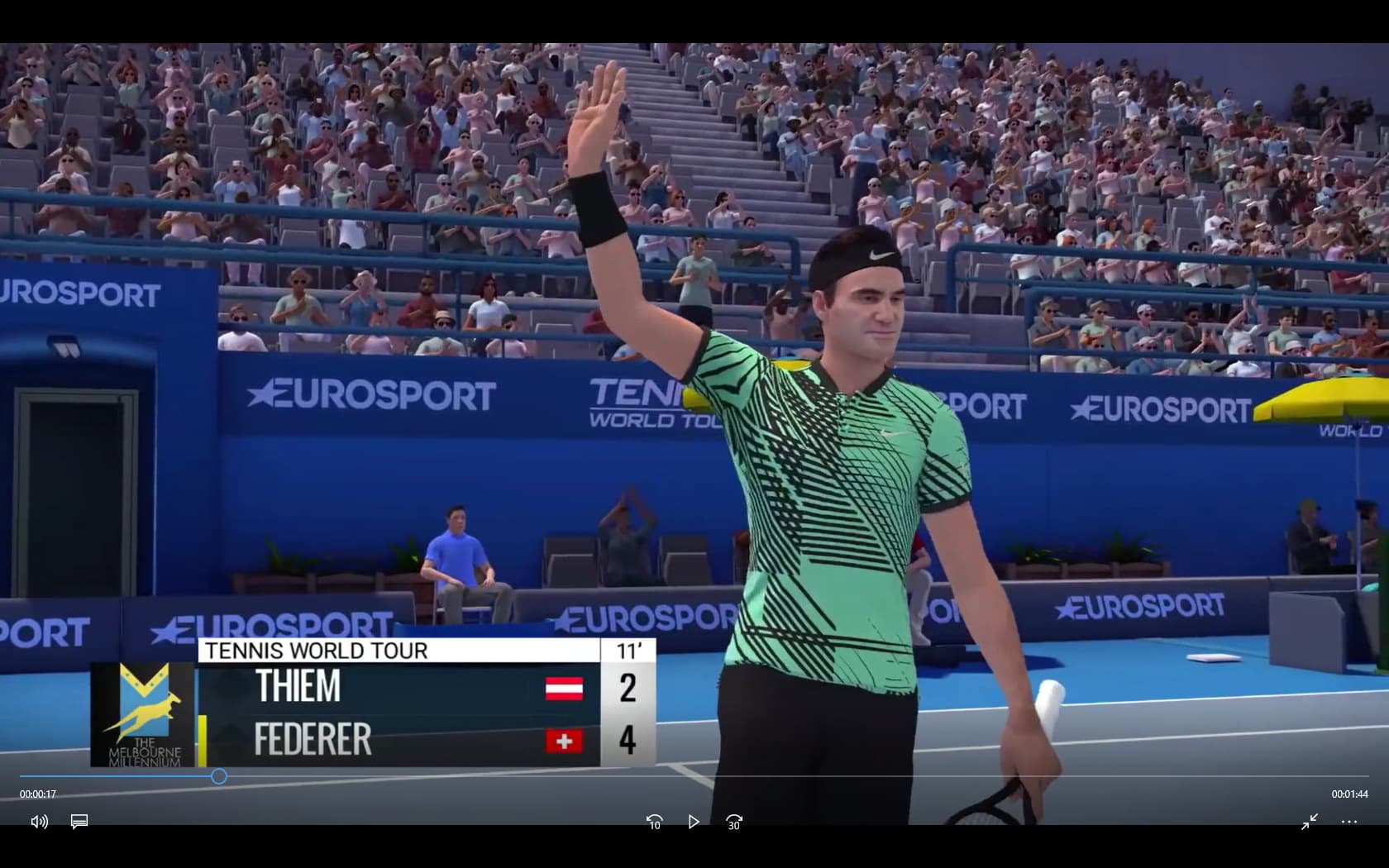Select the Melbourne Millennium tournament logo

click(145, 713)
